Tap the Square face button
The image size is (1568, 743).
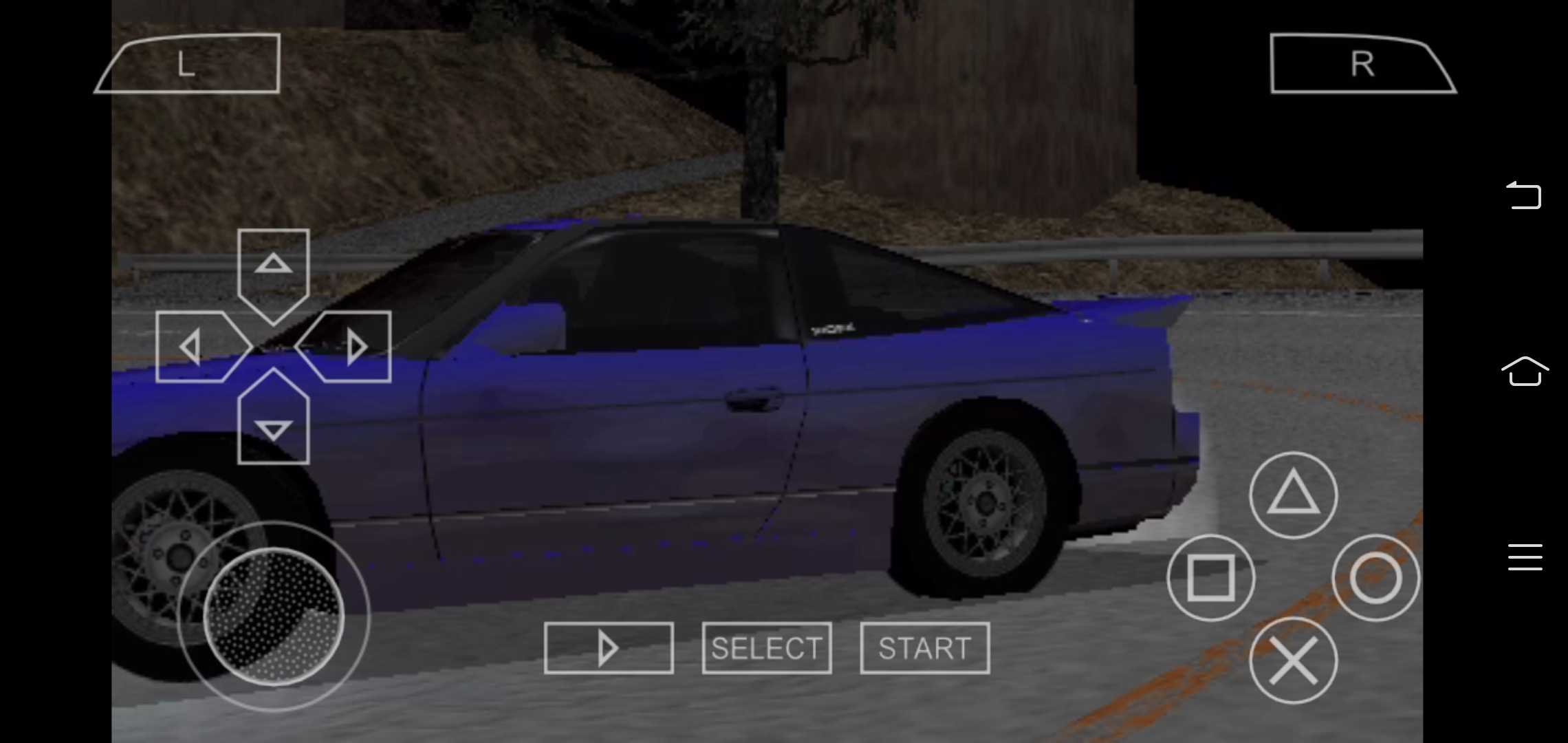(1212, 578)
